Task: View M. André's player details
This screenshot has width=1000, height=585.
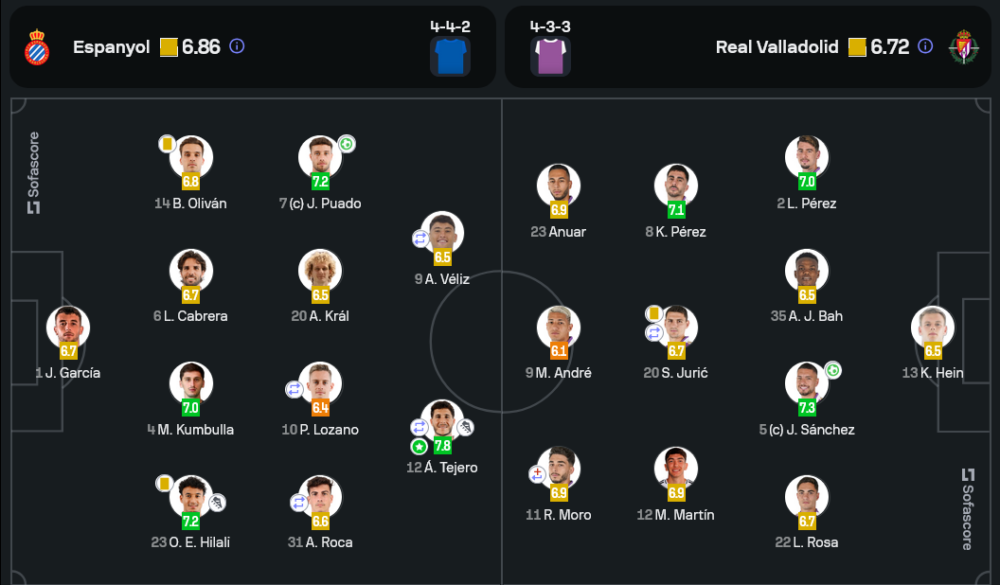Action: [558, 328]
